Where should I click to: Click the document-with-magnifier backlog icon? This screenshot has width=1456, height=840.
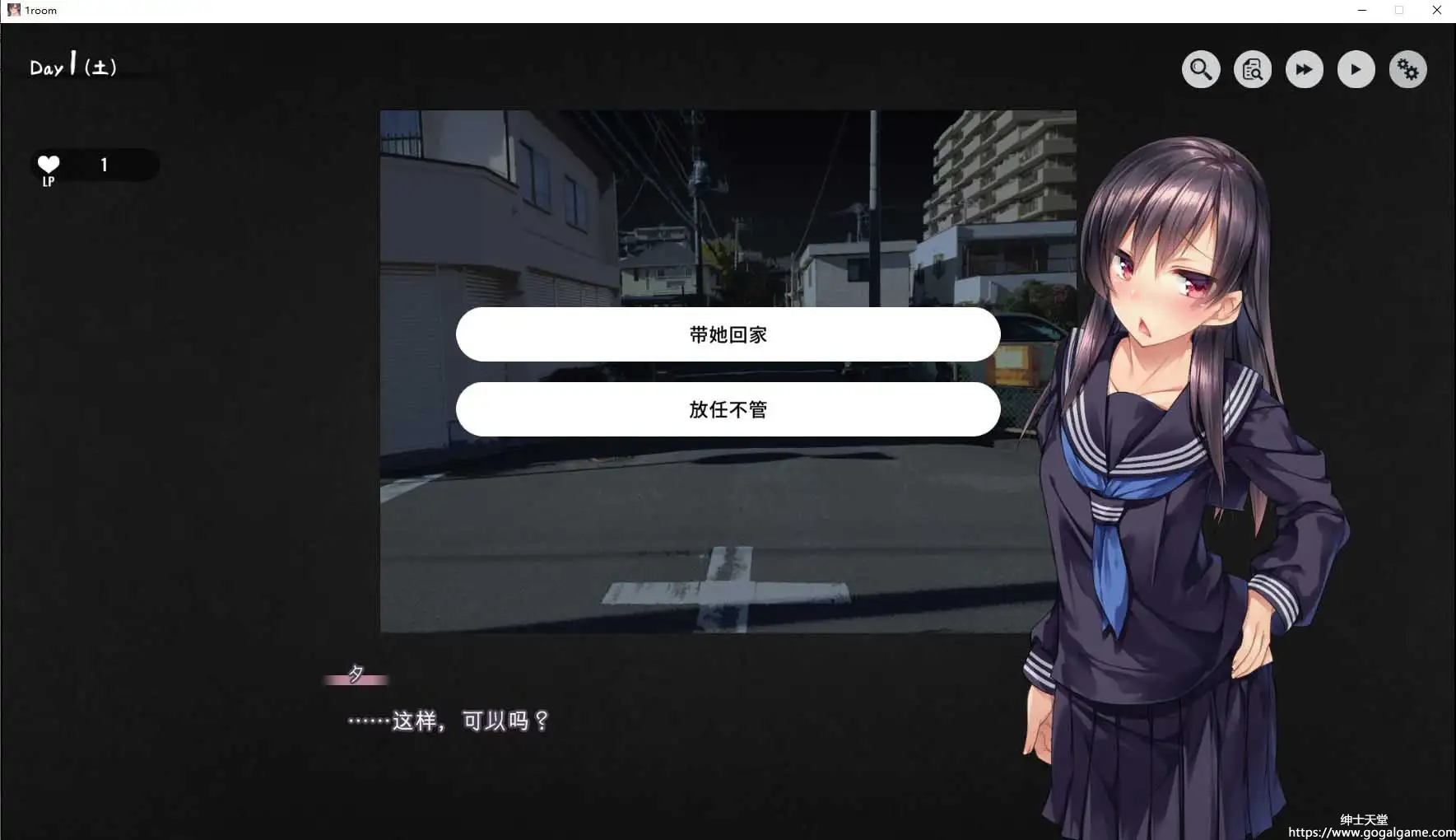point(1253,69)
